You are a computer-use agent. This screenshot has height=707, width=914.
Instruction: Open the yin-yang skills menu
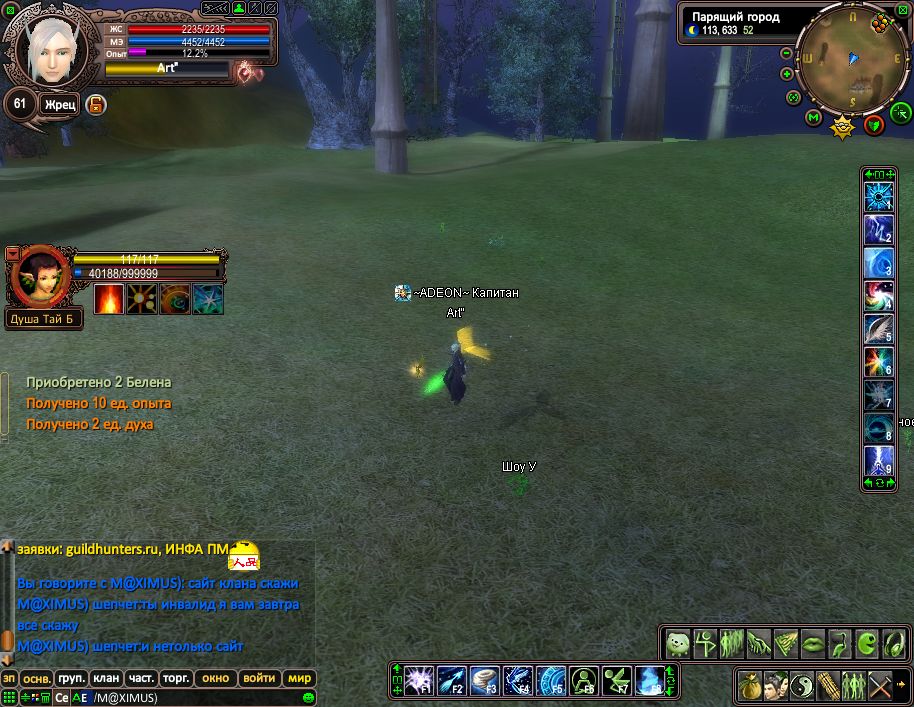801,686
